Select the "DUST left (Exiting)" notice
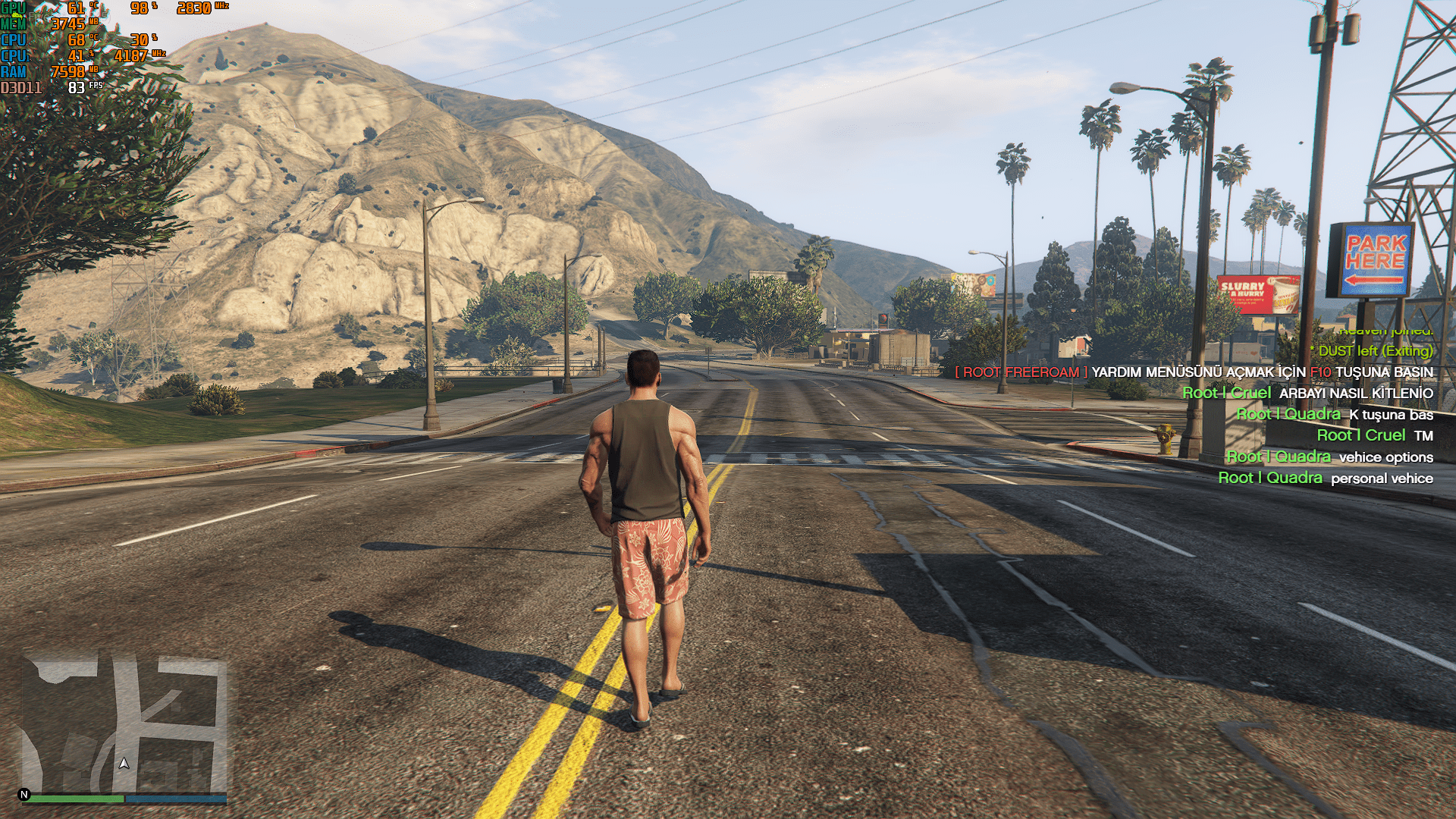This screenshot has width=1456, height=819. 1374,351
